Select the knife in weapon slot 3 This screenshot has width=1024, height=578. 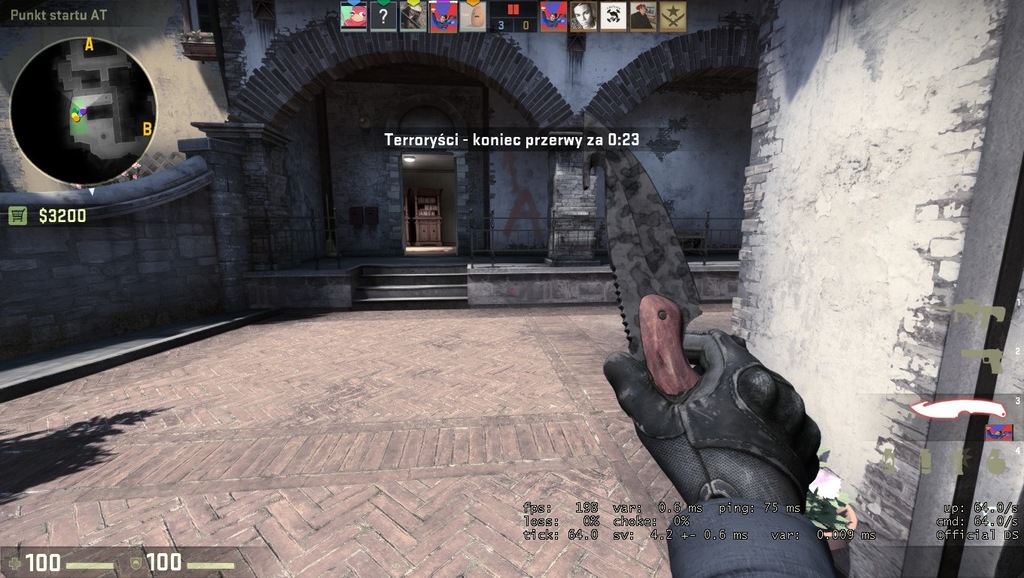[956, 409]
